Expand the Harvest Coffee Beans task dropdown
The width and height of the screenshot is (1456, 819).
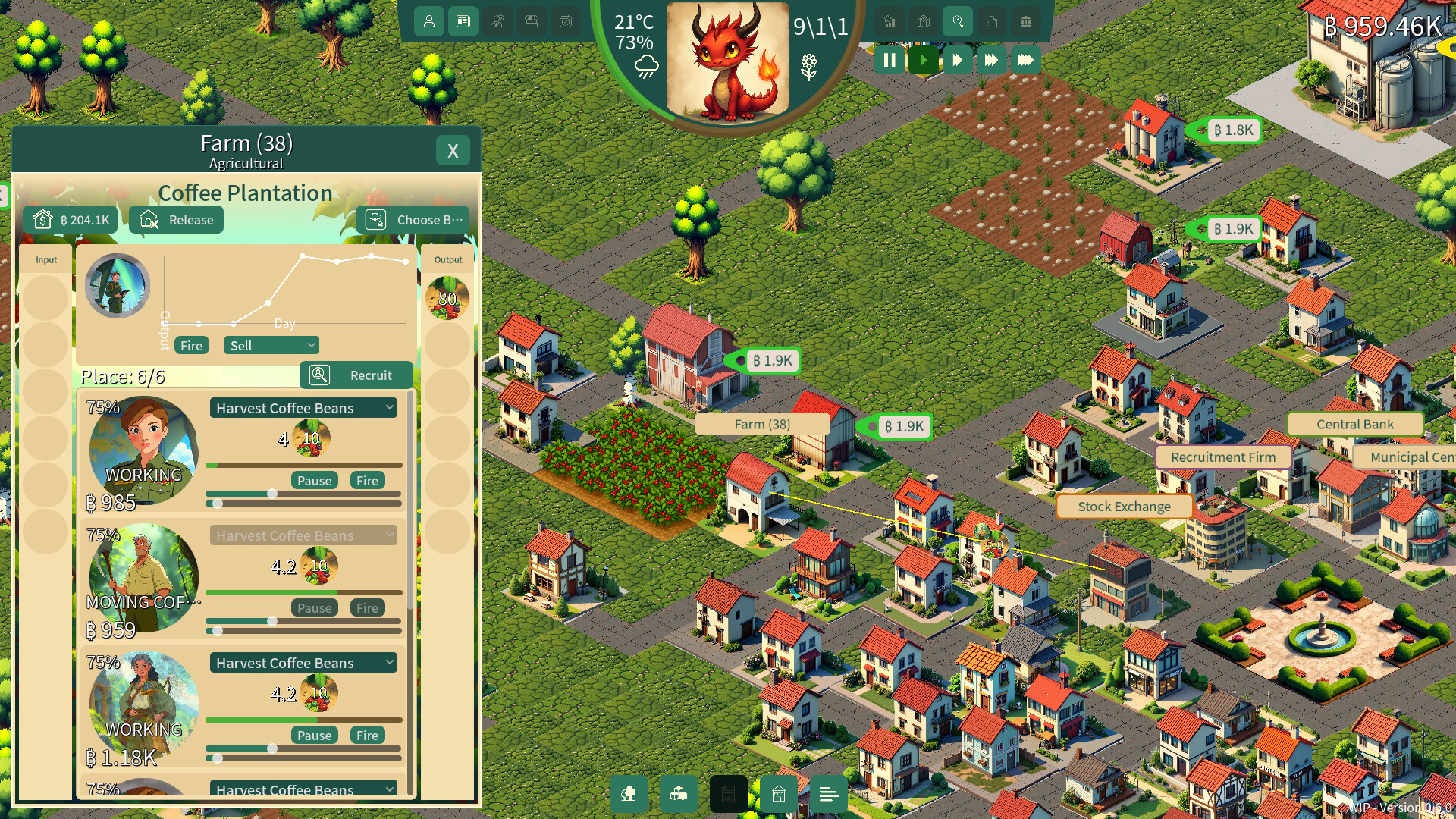303,408
